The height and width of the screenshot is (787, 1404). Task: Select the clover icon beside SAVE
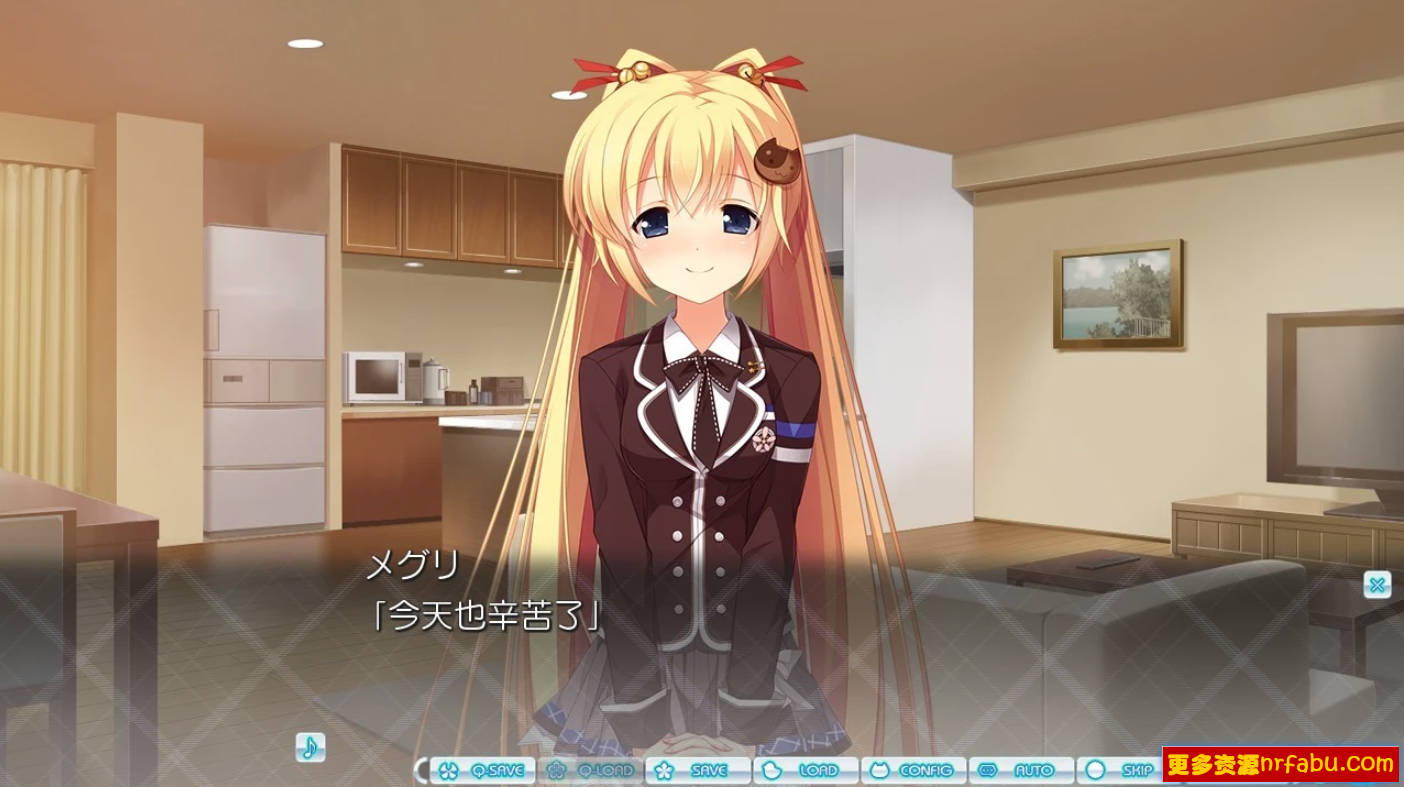[665, 771]
